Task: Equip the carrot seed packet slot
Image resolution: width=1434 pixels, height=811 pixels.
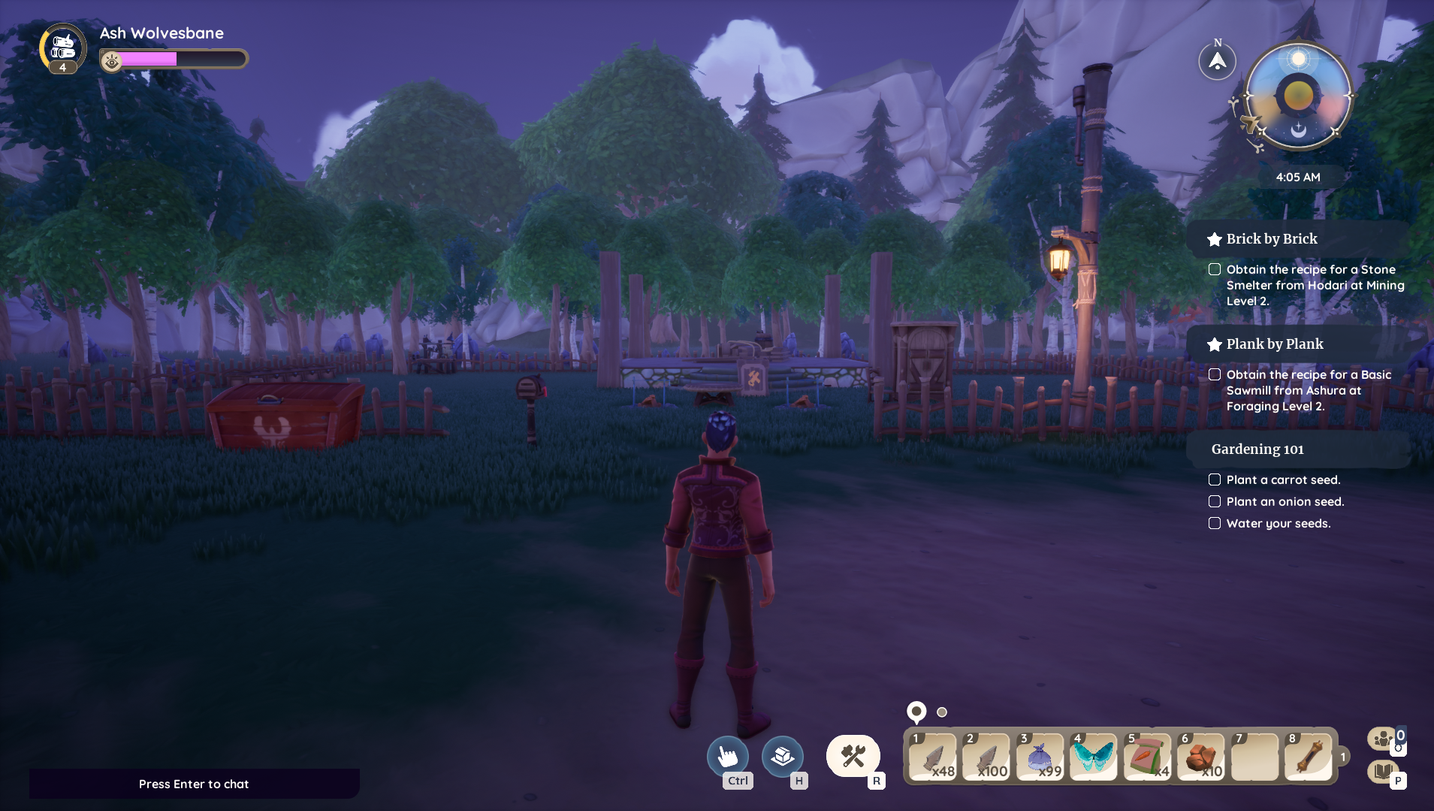Action: point(1147,757)
